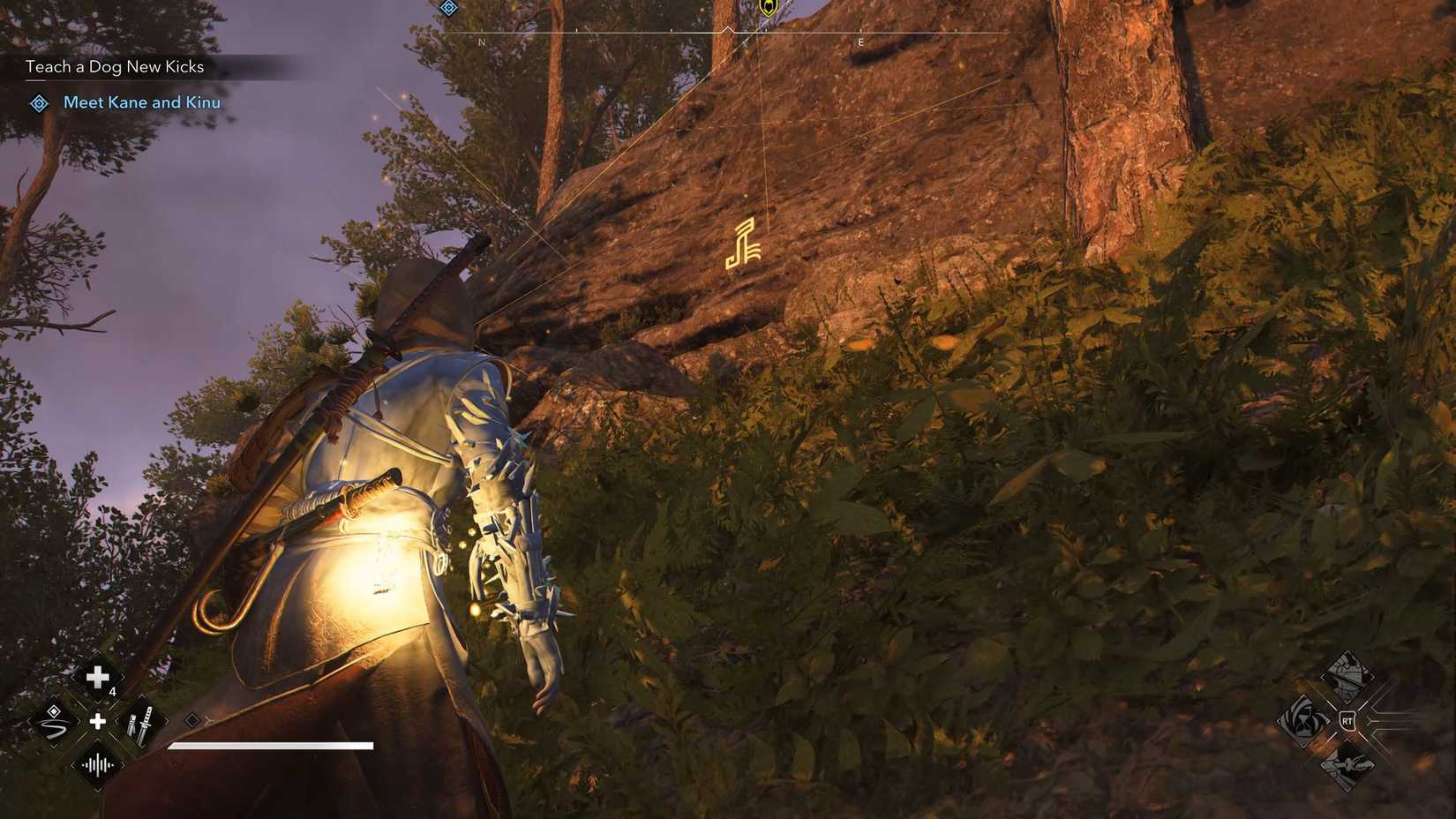Click the glowing climb glyph on the rock face
The height and width of the screenshot is (819, 1456).
744,244
